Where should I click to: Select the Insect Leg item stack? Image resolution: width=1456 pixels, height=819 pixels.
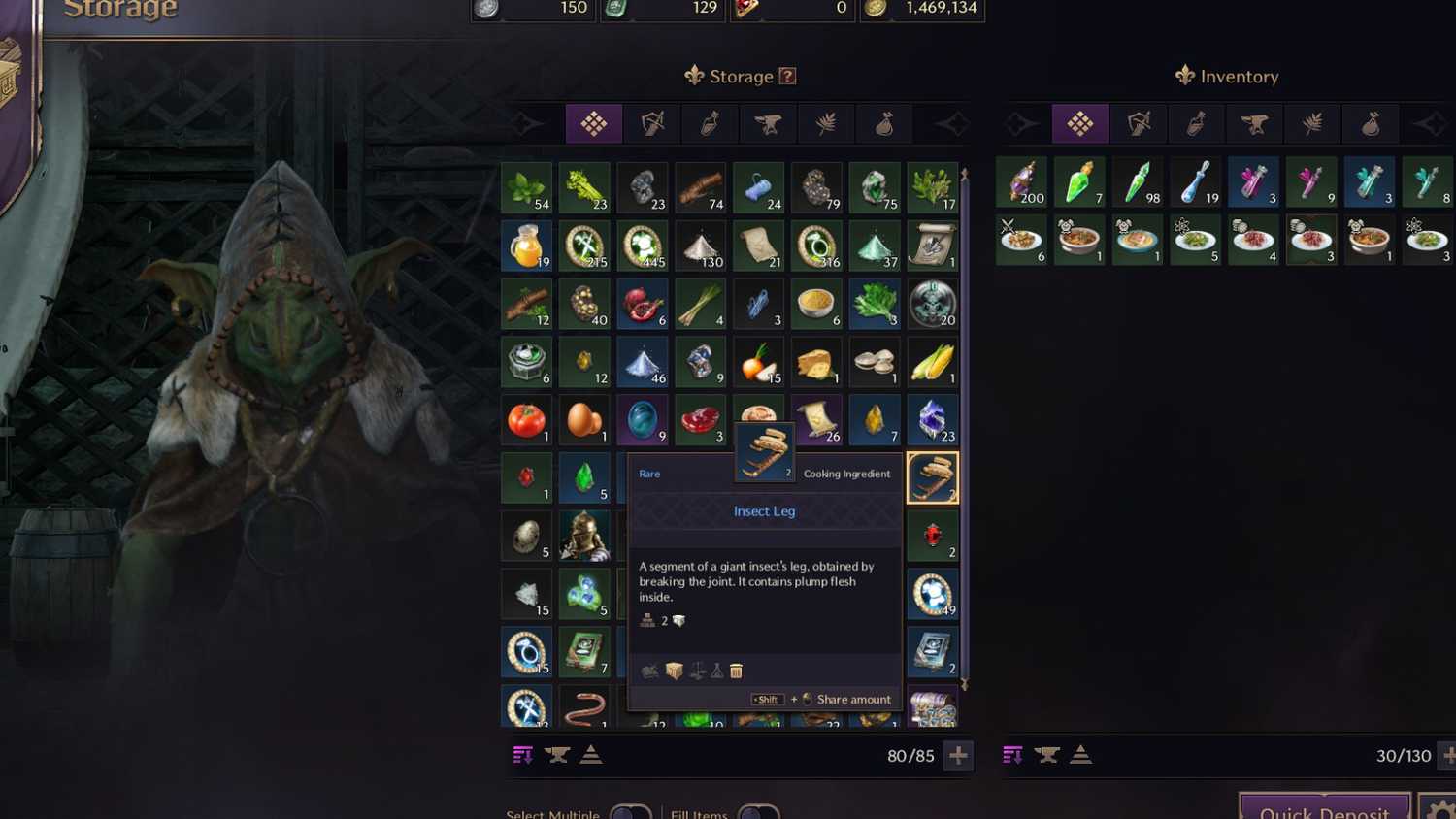pos(932,476)
